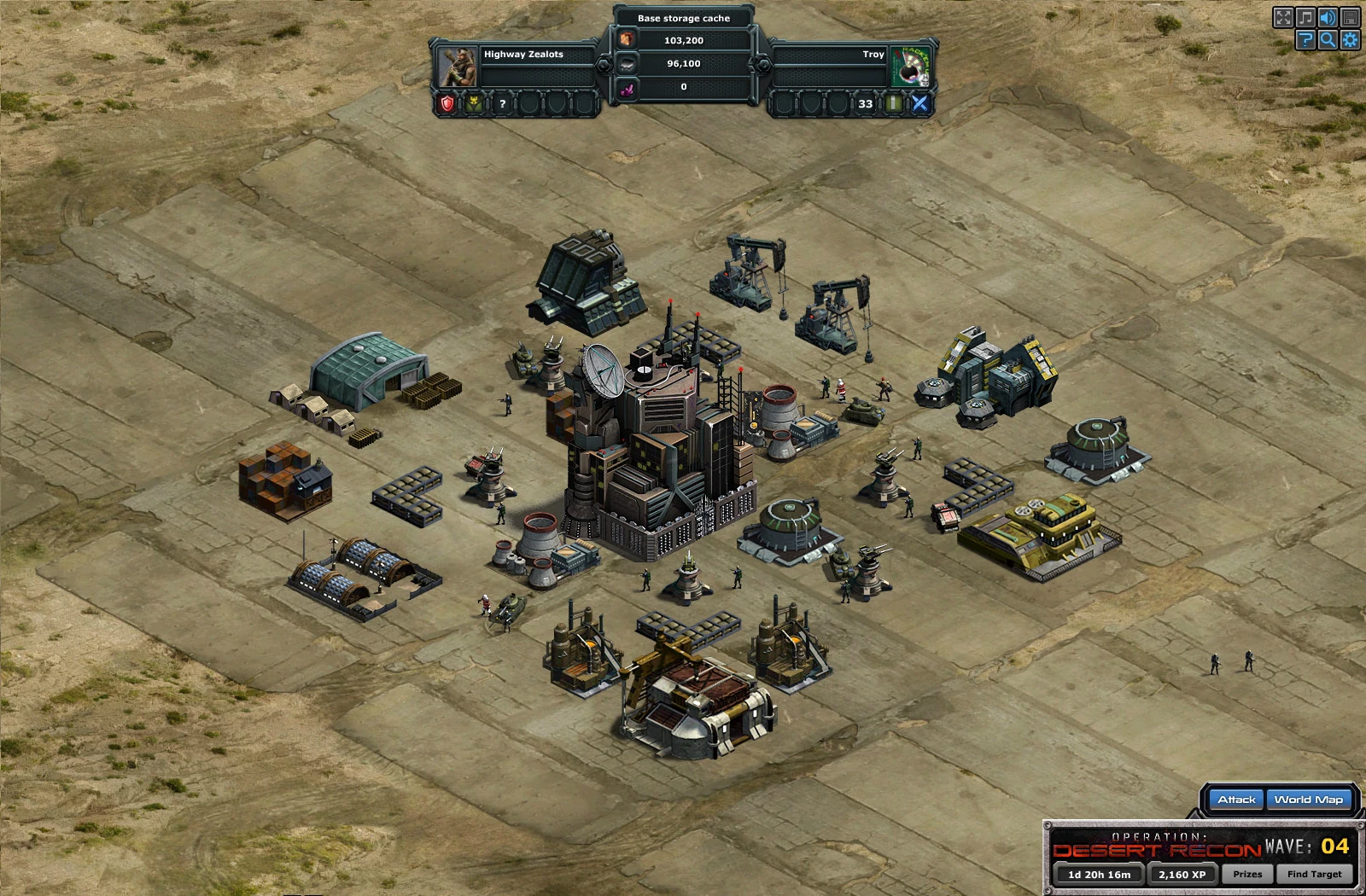1366x896 pixels.
Task: View the Desert Recon Prizes
Action: (1246, 874)
